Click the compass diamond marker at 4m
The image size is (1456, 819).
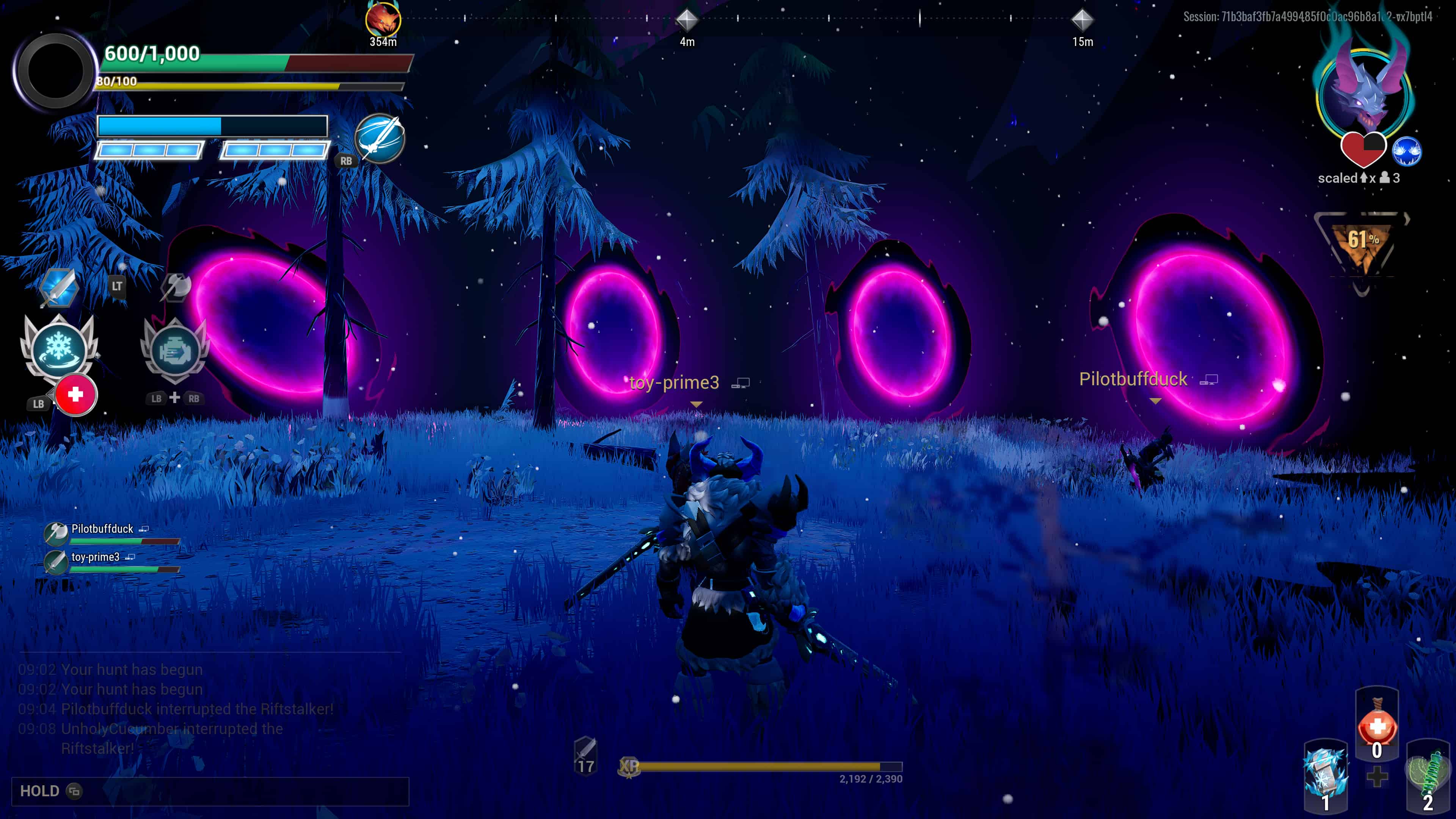coord(687,20)
